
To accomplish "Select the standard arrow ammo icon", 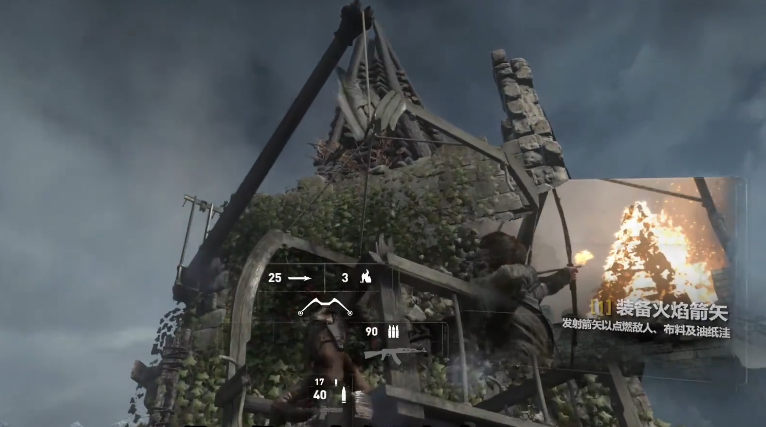I will (300, 278).
